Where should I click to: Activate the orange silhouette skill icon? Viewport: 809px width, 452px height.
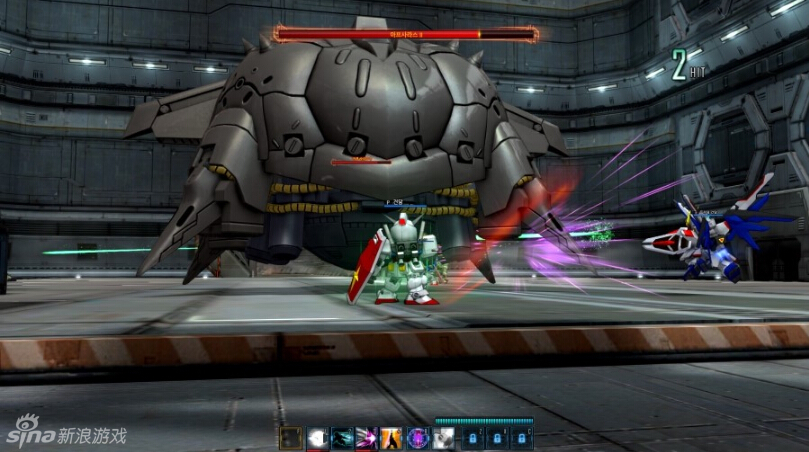coord(392,437)
